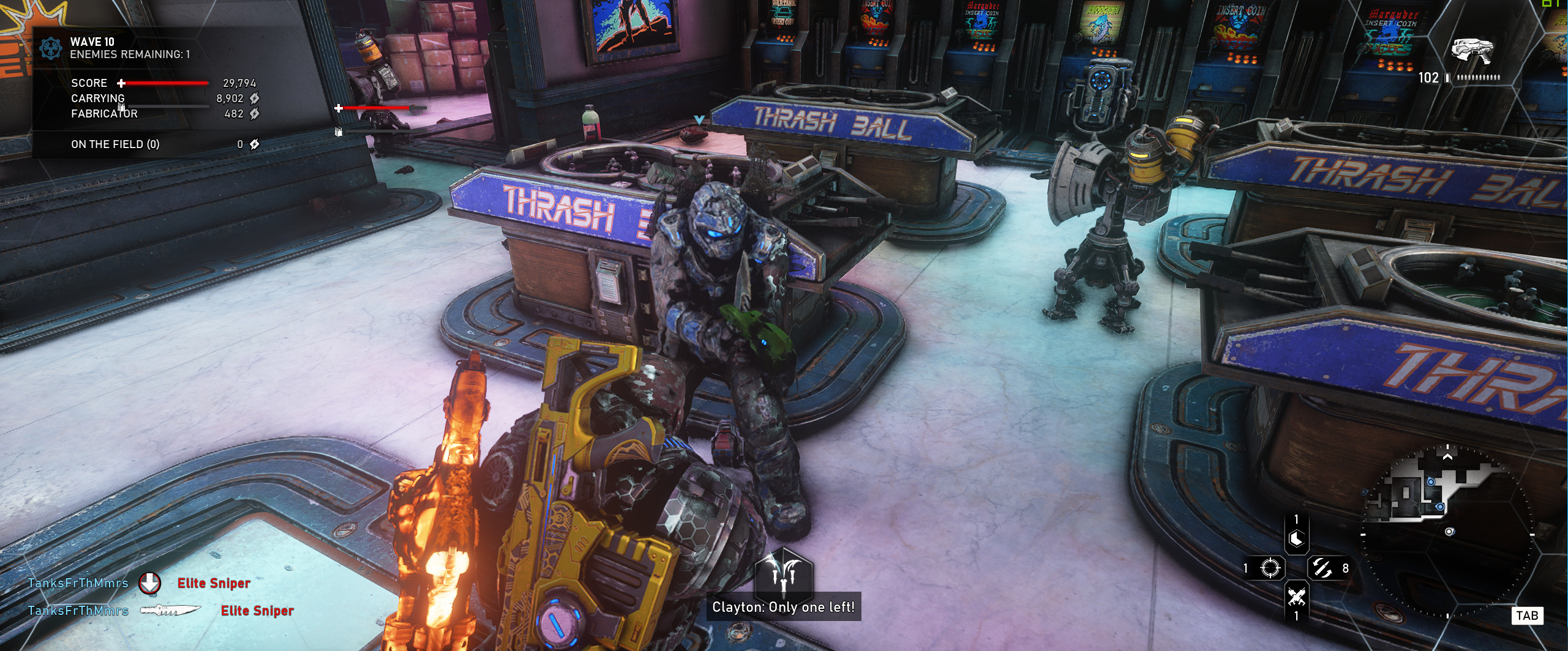The height and width of the screenshot is (651, 1568).
Task: Click the knife kill Elite Sniper feed entry
Action: coord(161,611)
